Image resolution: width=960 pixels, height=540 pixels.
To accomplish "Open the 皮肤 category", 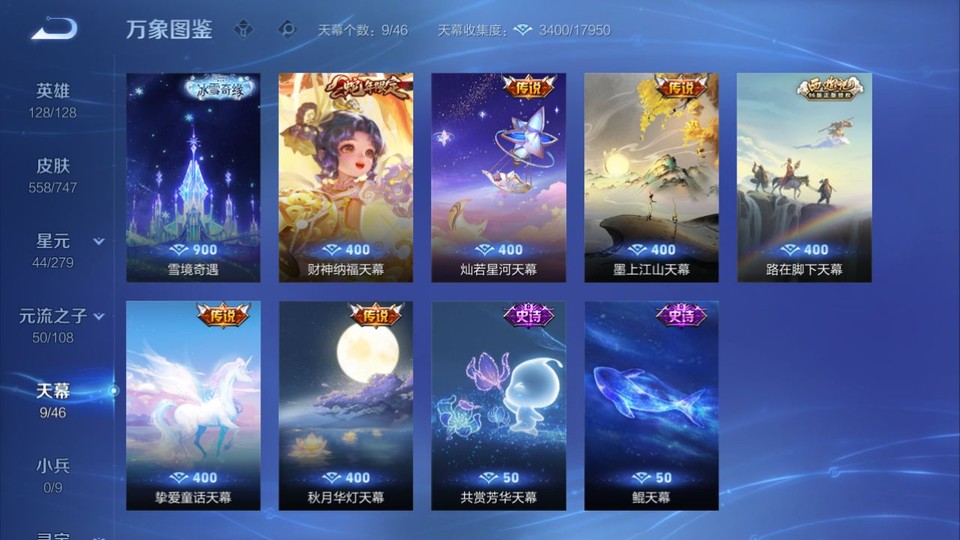I will tap(53, 174).
